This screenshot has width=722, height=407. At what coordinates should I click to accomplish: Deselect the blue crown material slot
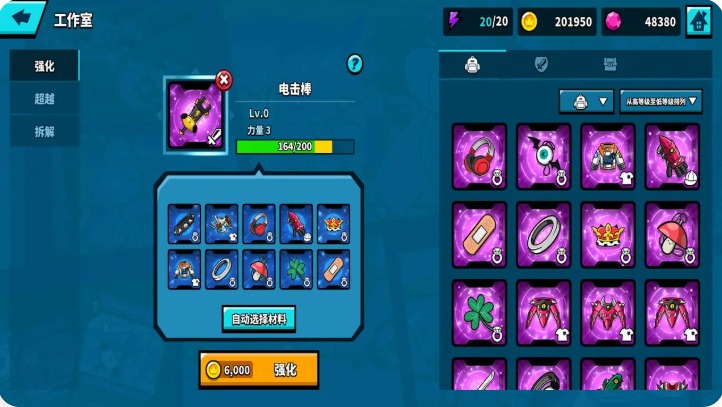click(x=333, y=224)
